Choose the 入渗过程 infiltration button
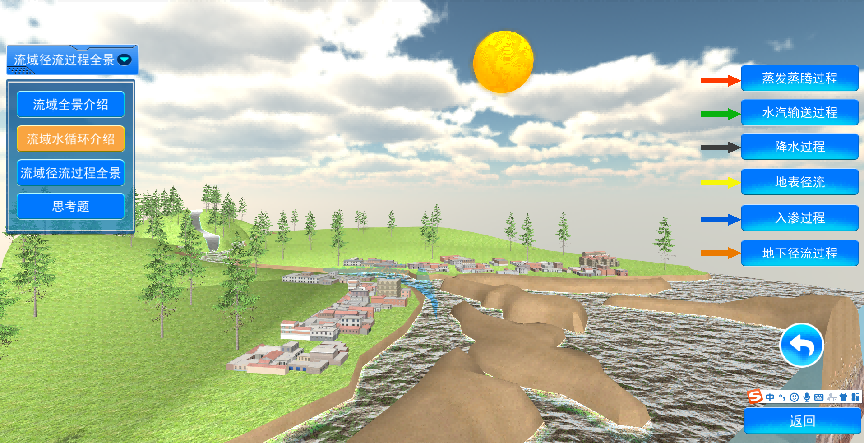Screen dimensions: 864x443 pos(799,217)
